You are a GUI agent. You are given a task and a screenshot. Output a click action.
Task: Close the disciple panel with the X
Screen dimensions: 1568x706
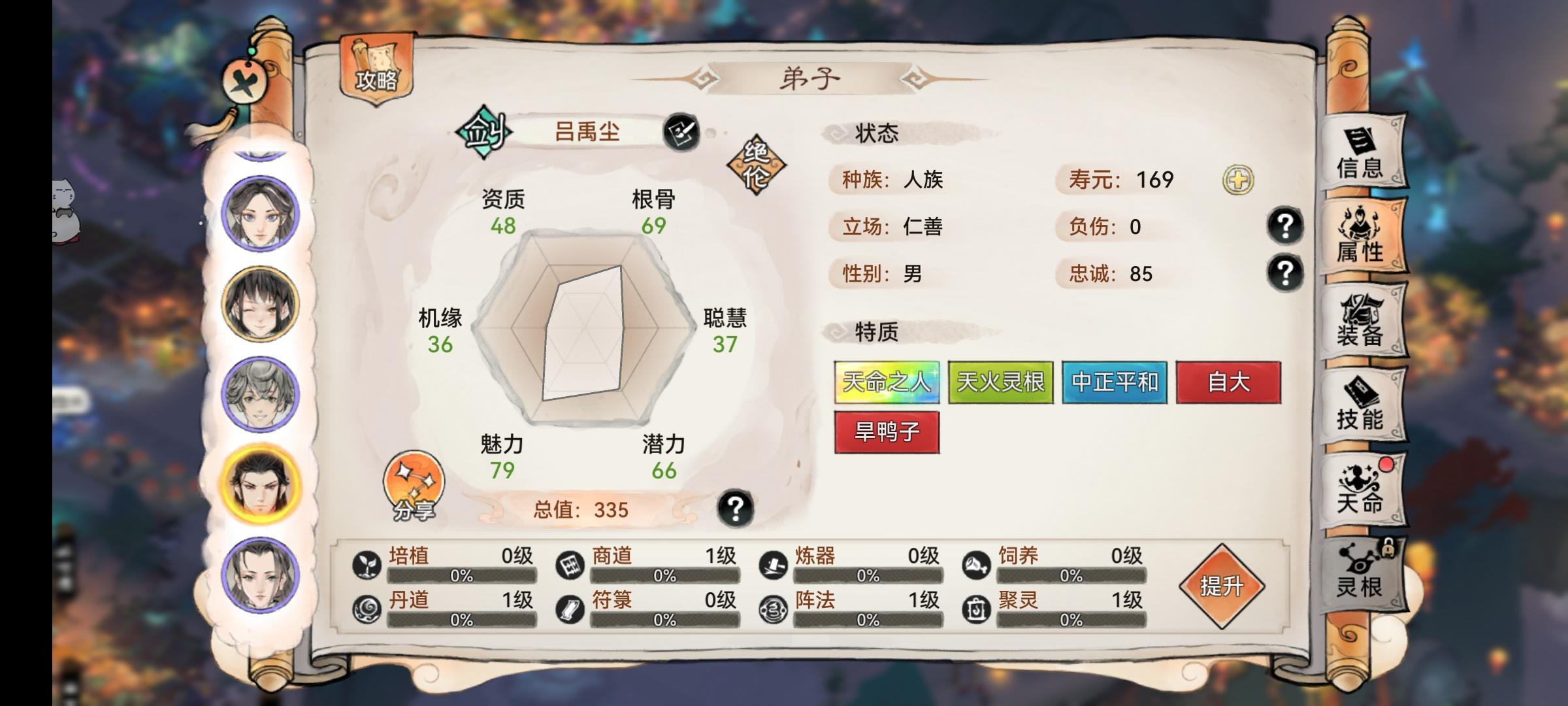tap(244, 82)
